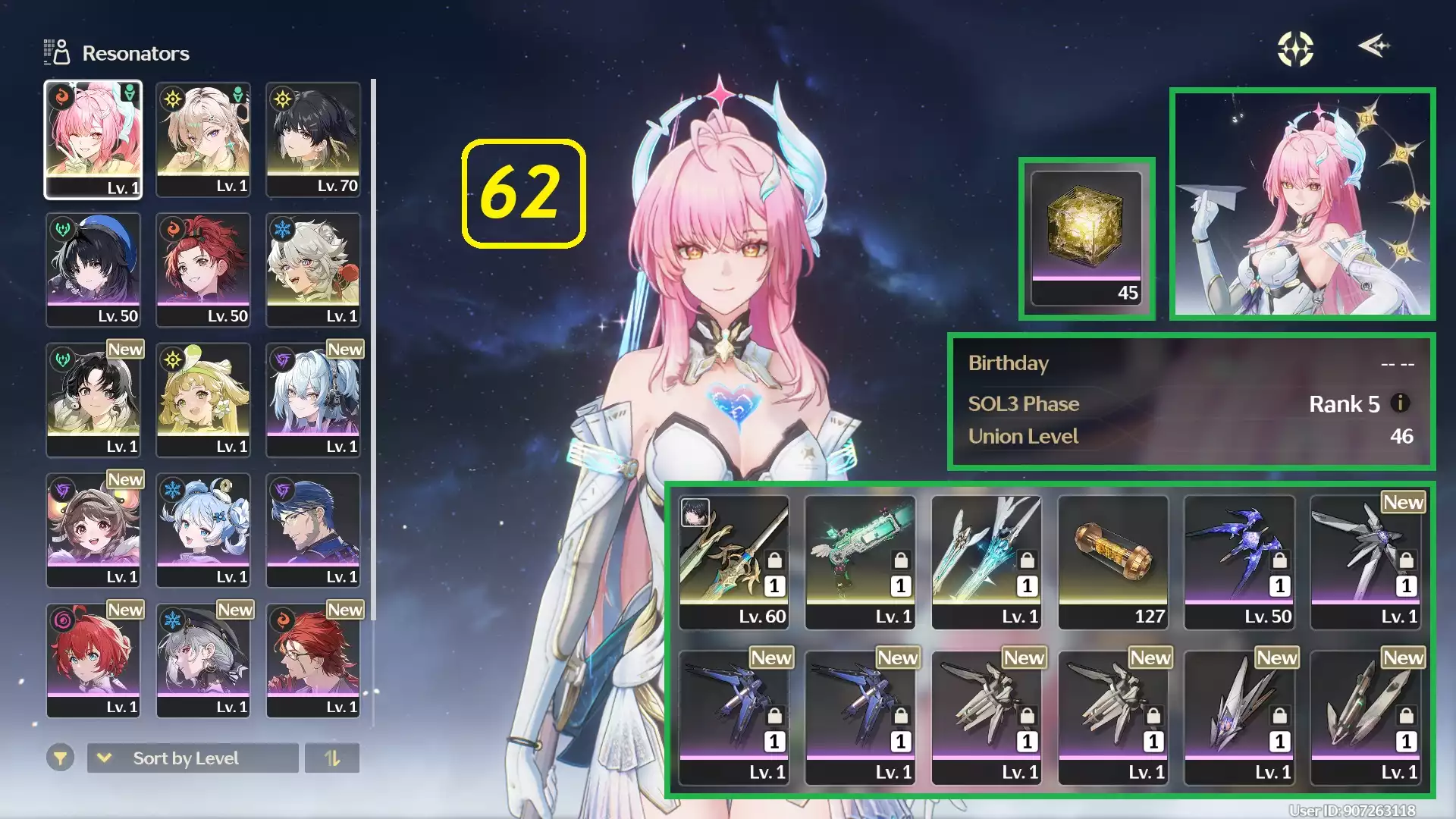Viewport: 1456px width, 819px height.
Task: Select the blue-beret resonator at Lv. 50
Action: pyautogui.click(x=93, y=270)
